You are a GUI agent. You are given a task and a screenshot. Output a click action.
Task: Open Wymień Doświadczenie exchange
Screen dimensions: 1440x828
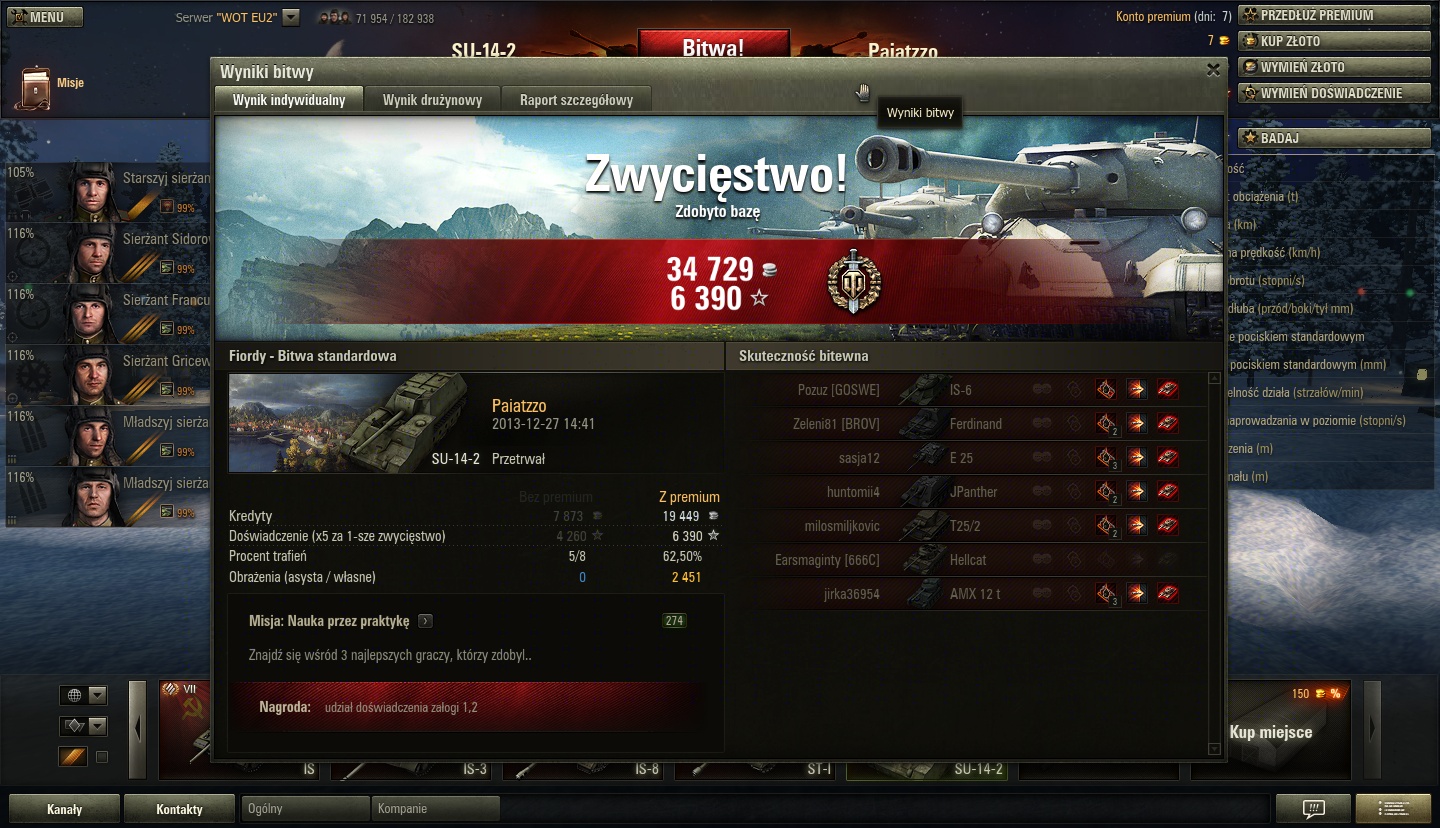pyautogui.click(x=1334, y=93)
